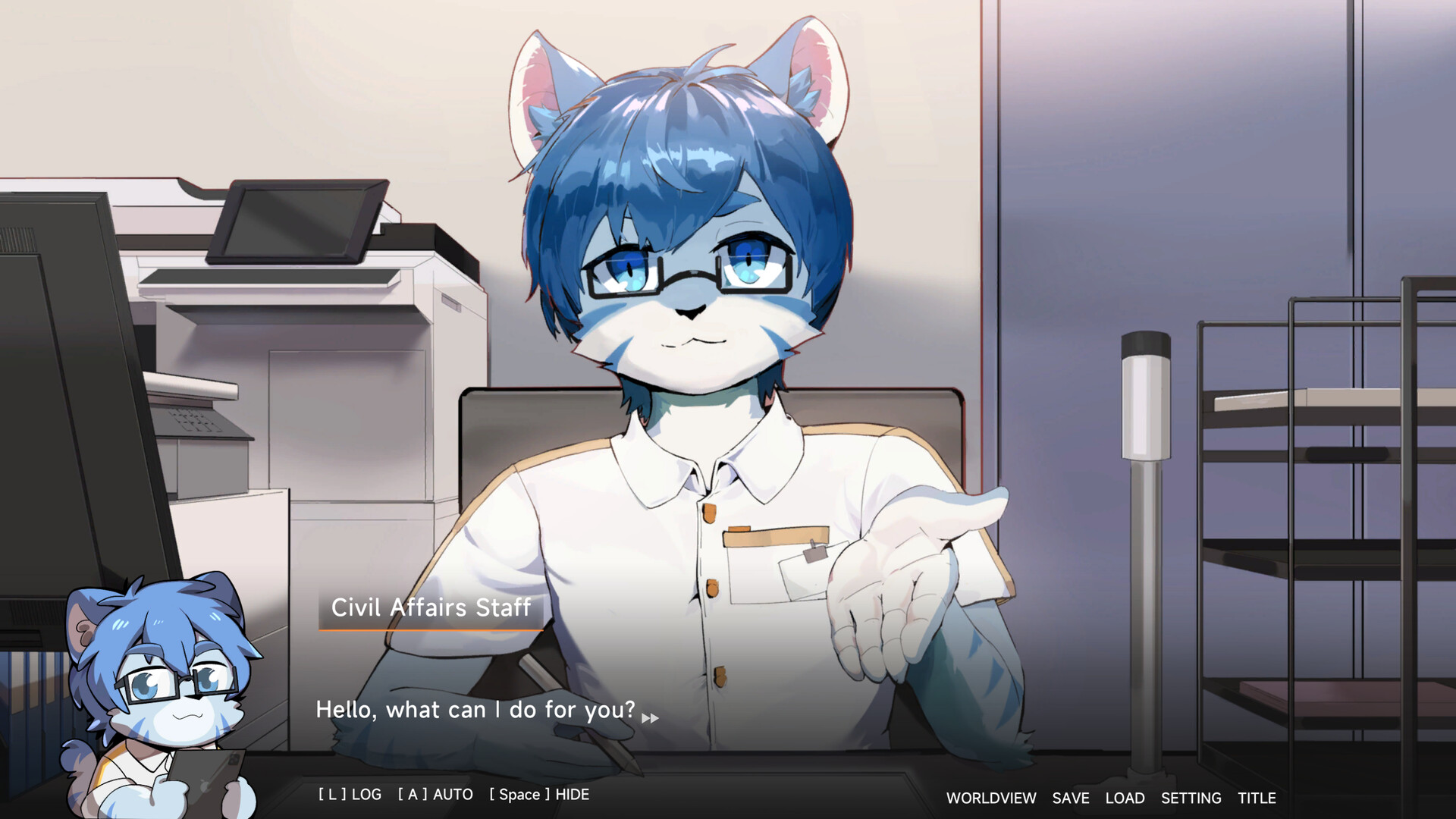Open the game SETTING menu
Screen dimensions: 1456x819
(1192, 798)
